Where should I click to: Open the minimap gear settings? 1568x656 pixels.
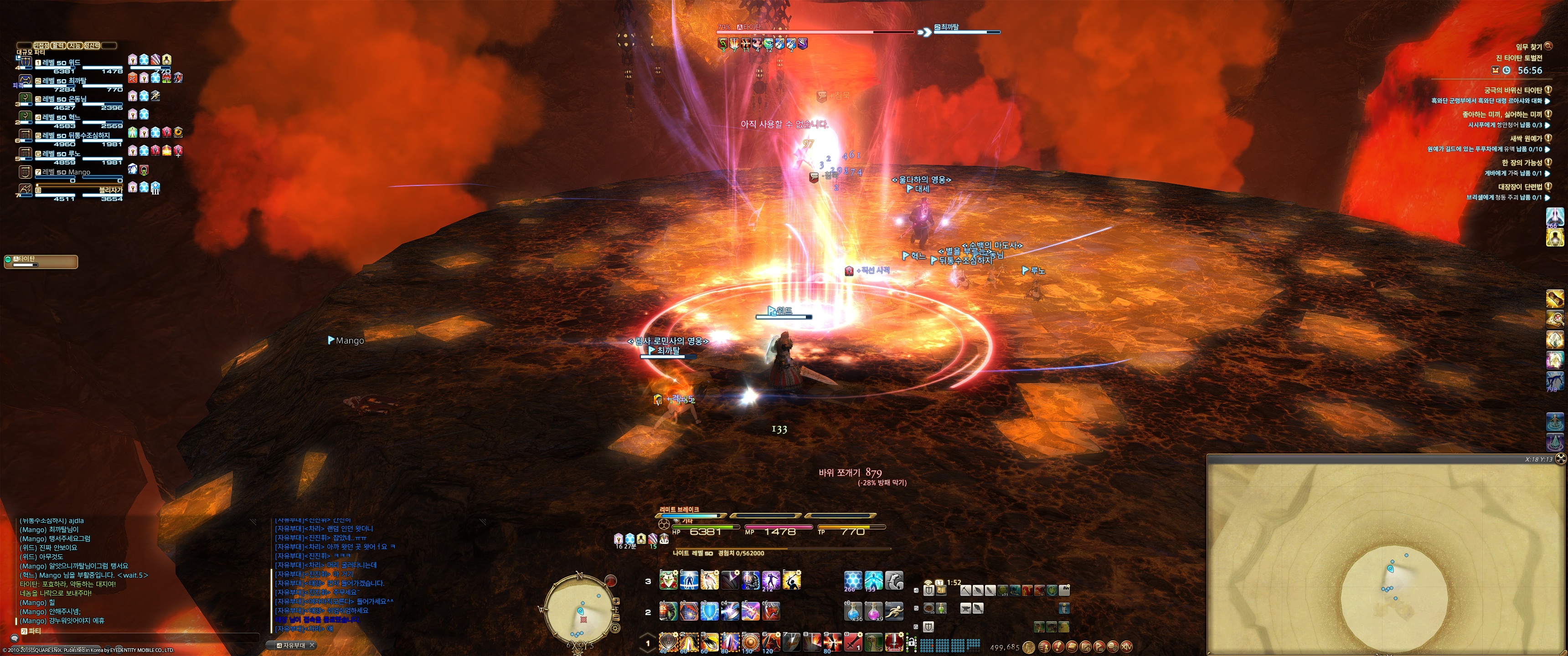615,627
